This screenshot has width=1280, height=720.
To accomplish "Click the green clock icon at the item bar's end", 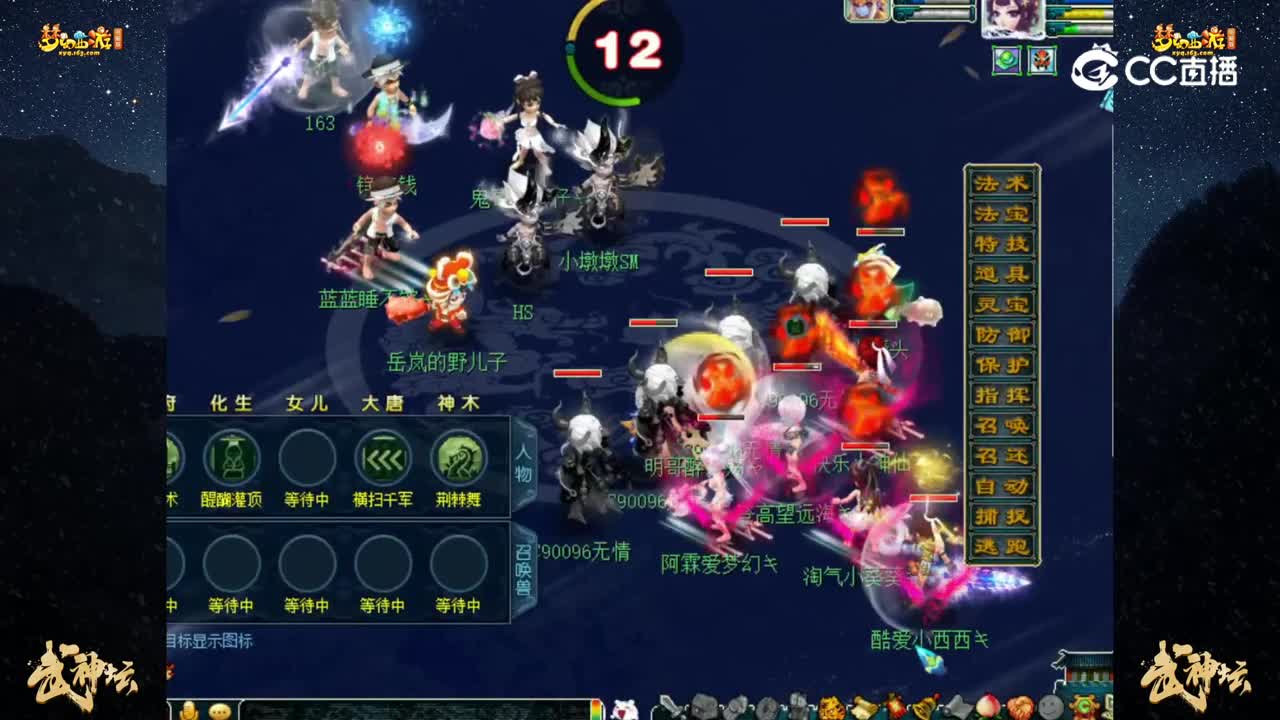I will click(x=1085, y=706).
